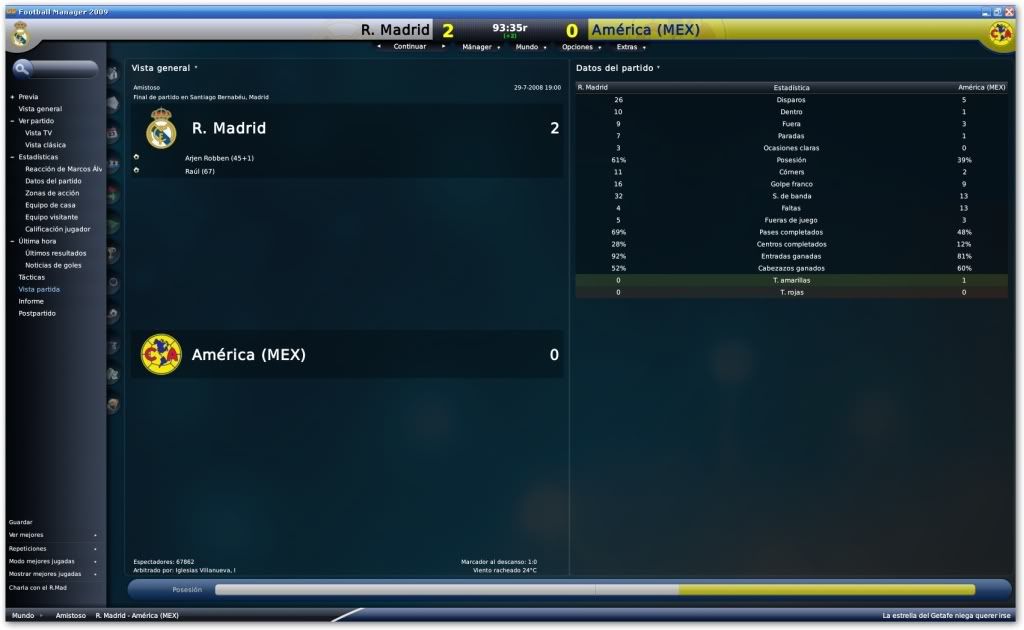Open the Extras menu
The height and width of the screenshot is (630, 1024).
[627, 47]
